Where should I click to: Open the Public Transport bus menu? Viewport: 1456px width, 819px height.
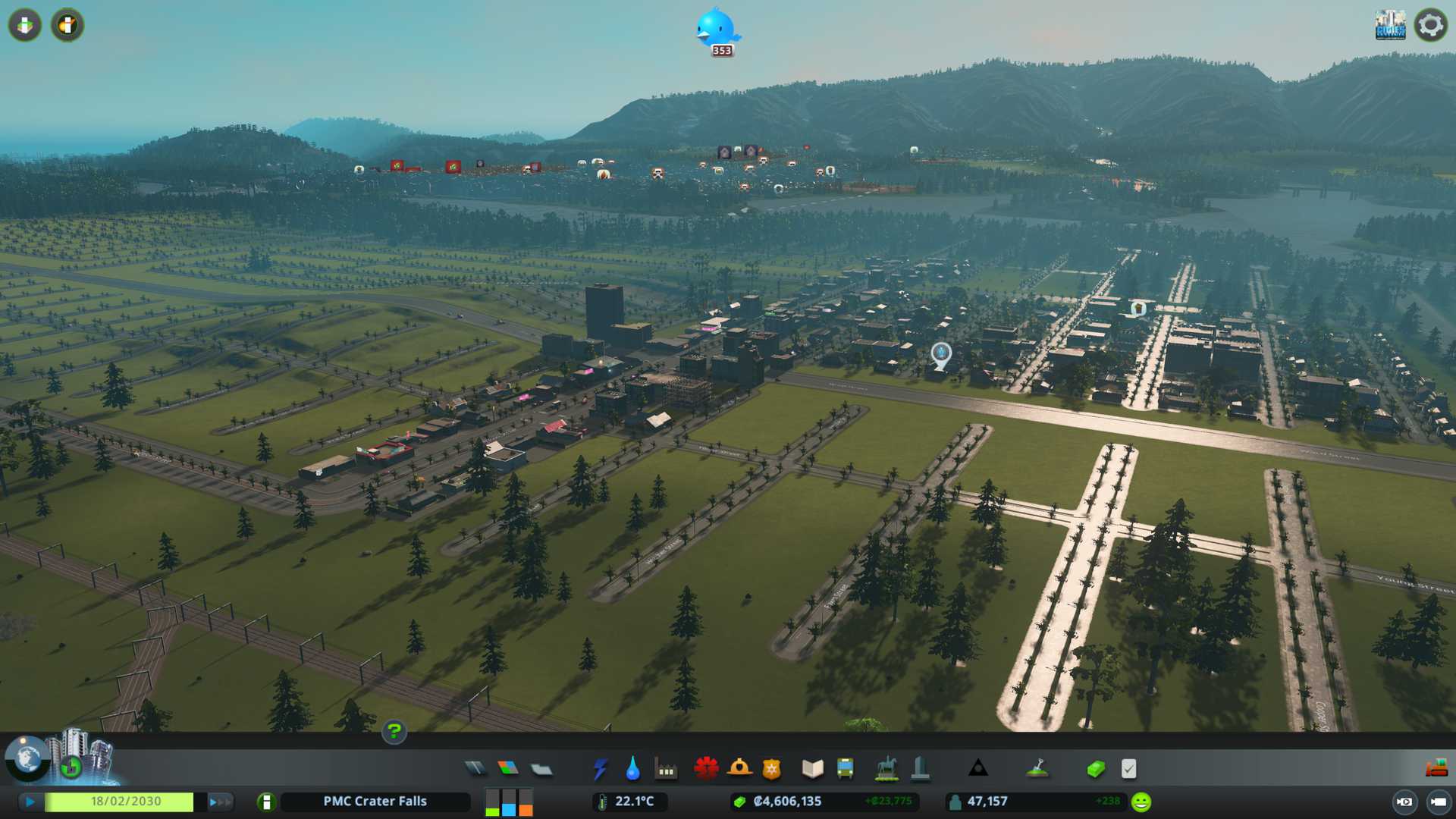click(x=845, y=769)
